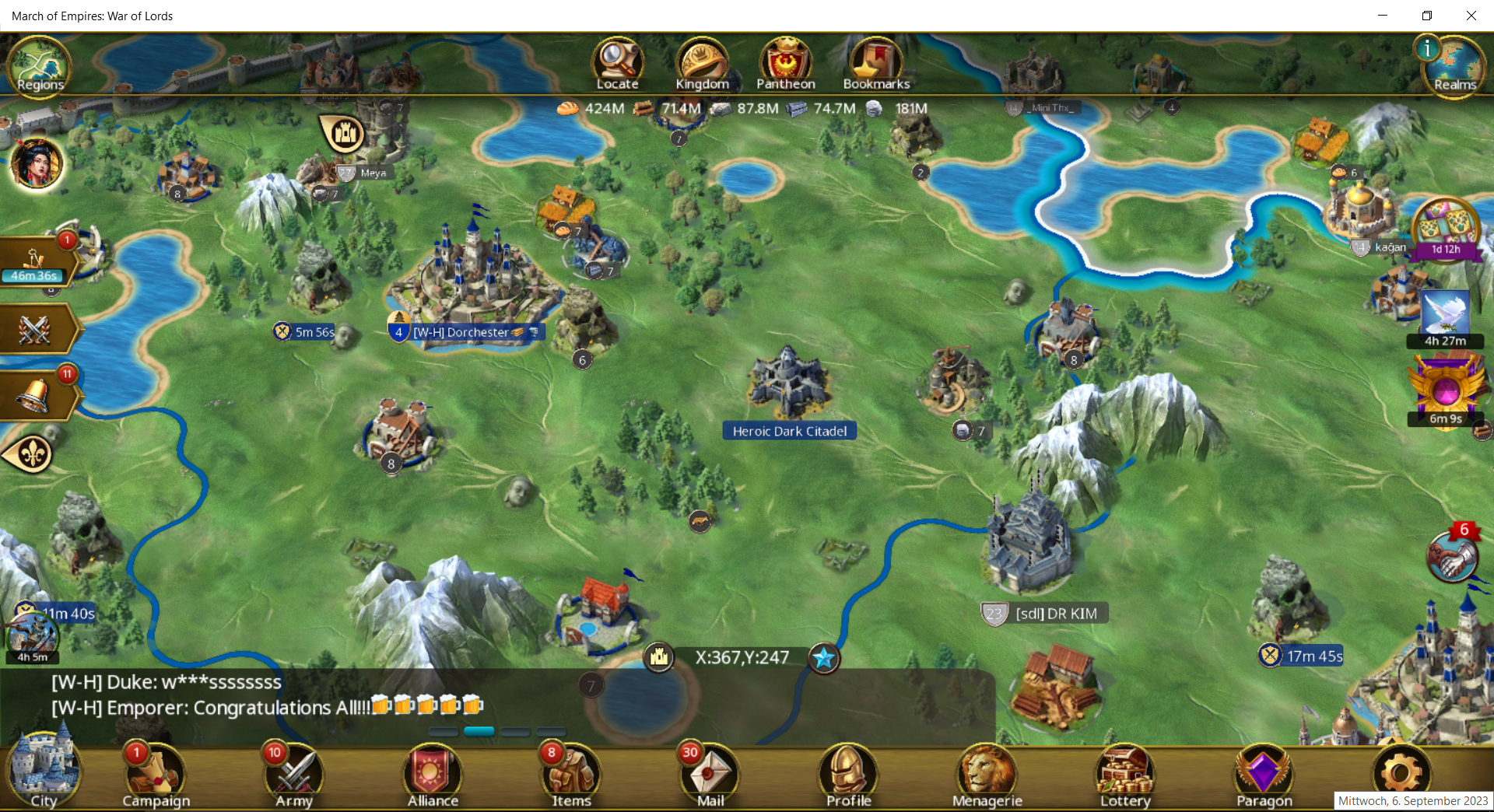
Task: Bookmark coordinates with the star button
Action: (823, 658)
